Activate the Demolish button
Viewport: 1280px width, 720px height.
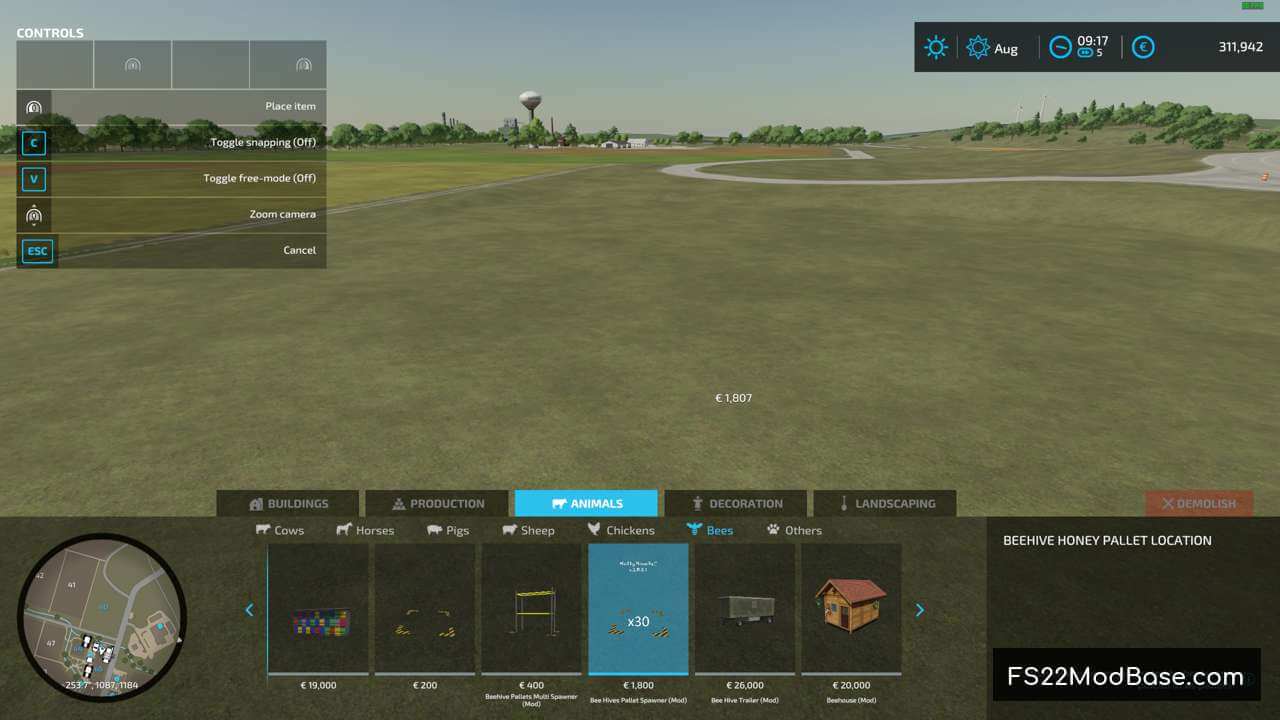pos(1198,504)
